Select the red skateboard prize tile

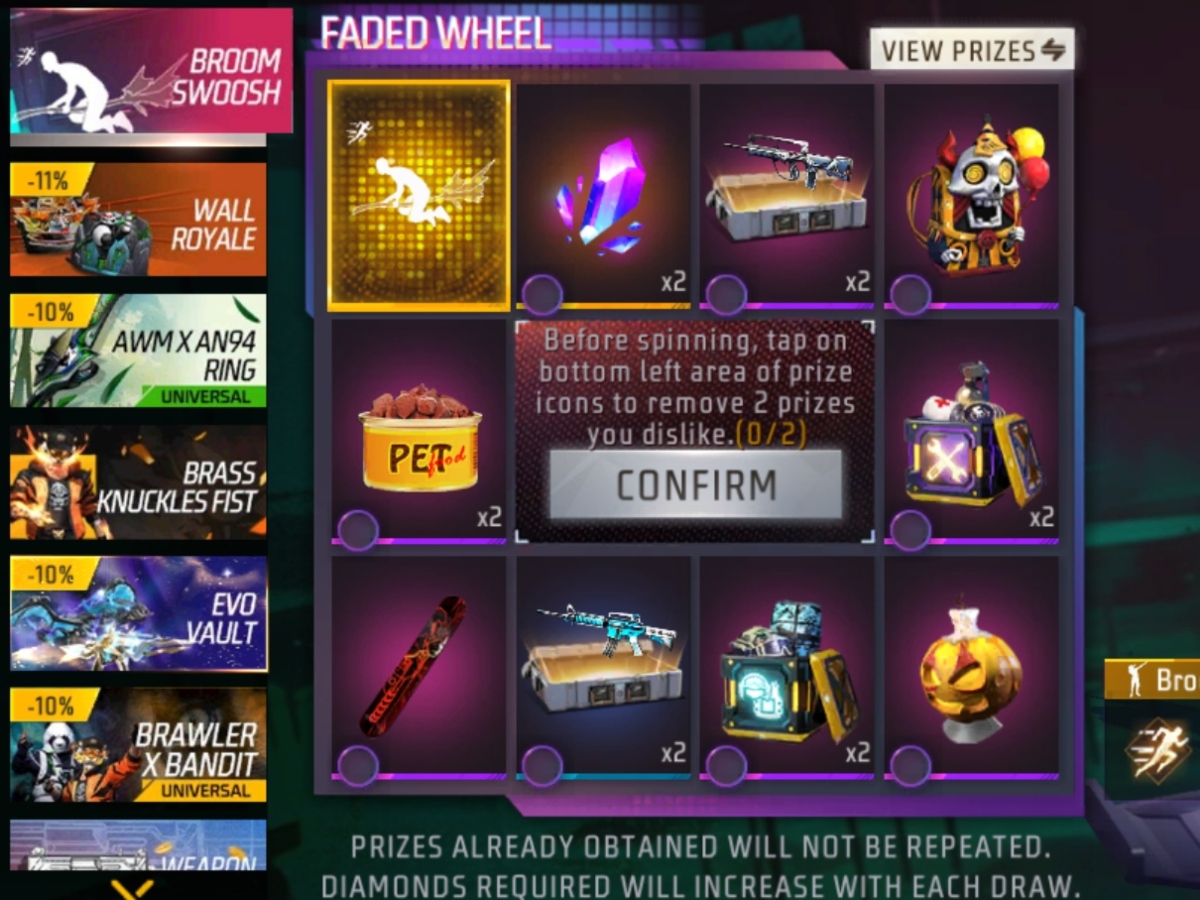(x=419, y=667)
